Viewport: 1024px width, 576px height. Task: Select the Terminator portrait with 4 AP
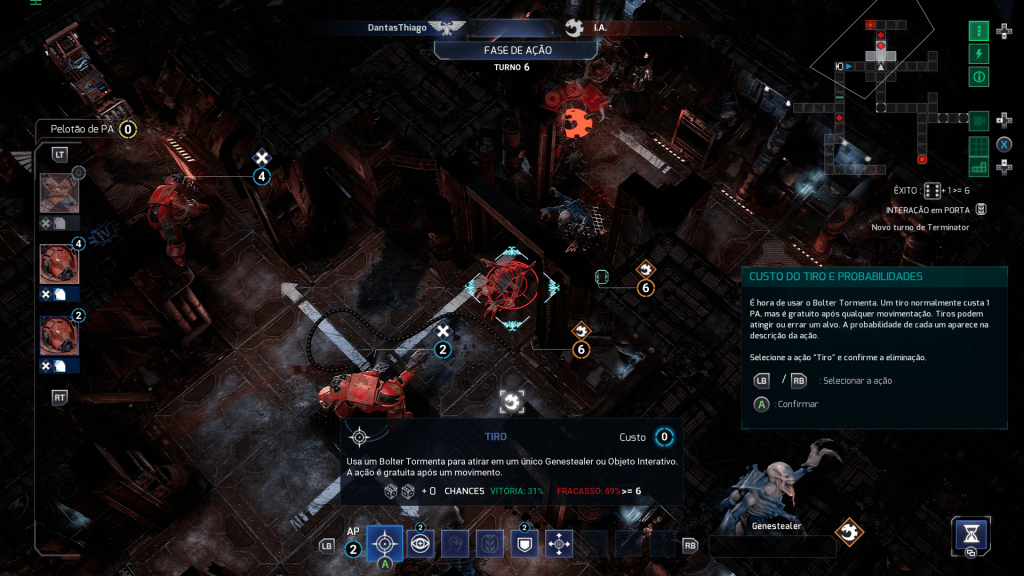59,264
